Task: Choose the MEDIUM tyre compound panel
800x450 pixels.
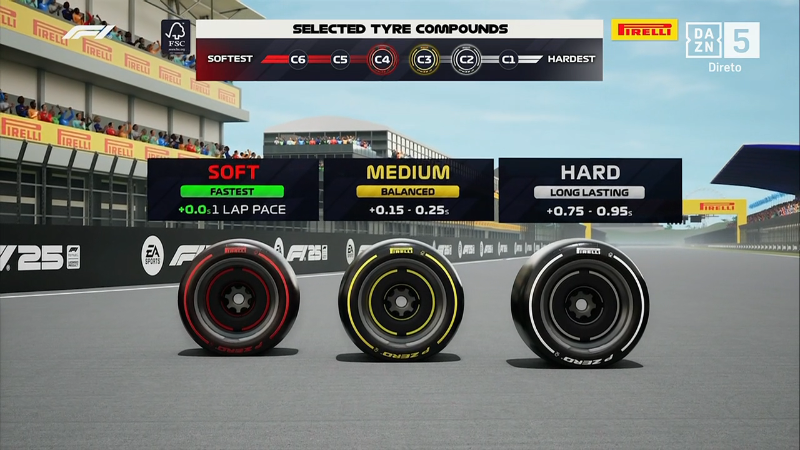Action: (408, 190)
